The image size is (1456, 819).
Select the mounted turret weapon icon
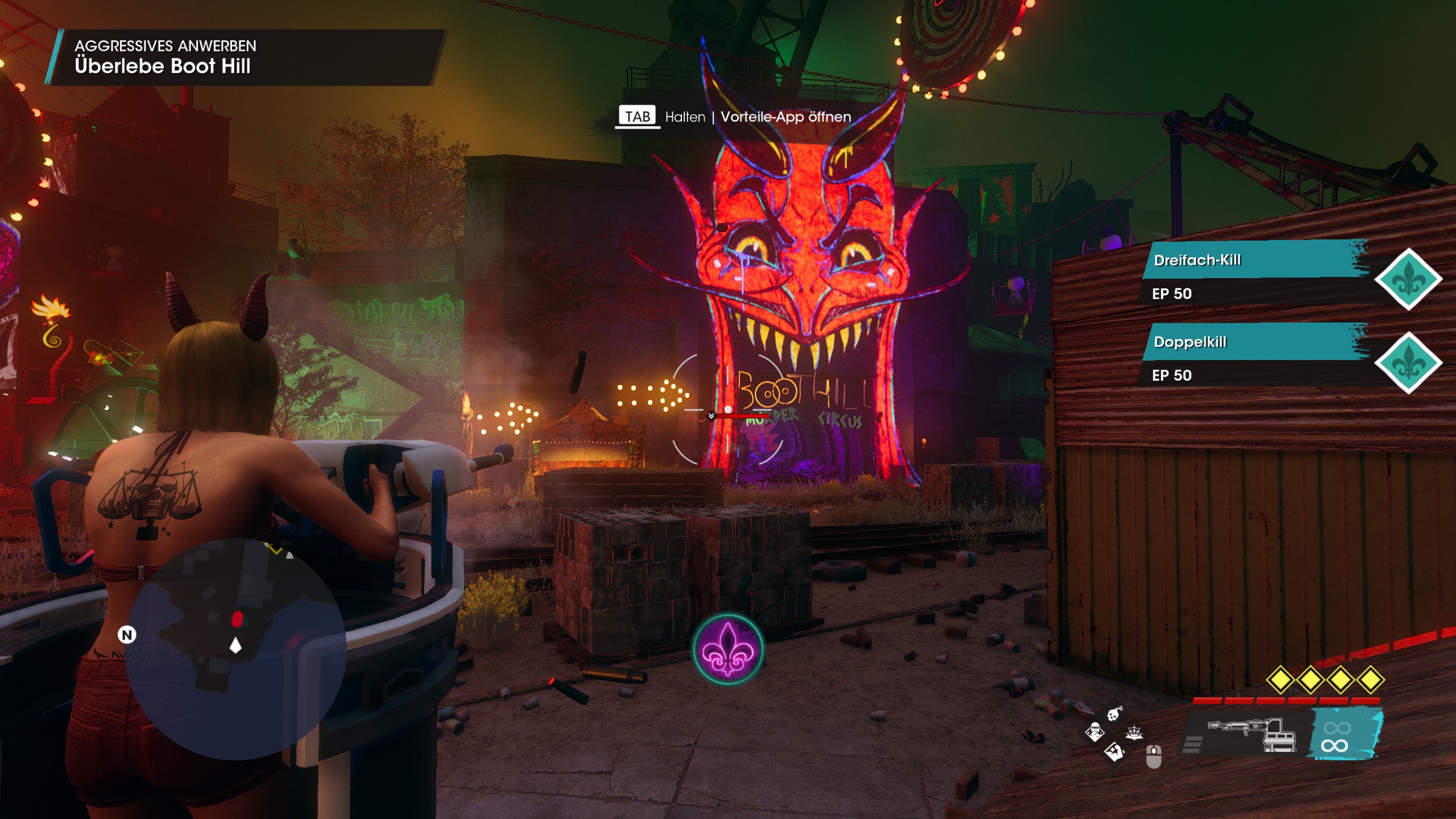tap(1251, 734)
